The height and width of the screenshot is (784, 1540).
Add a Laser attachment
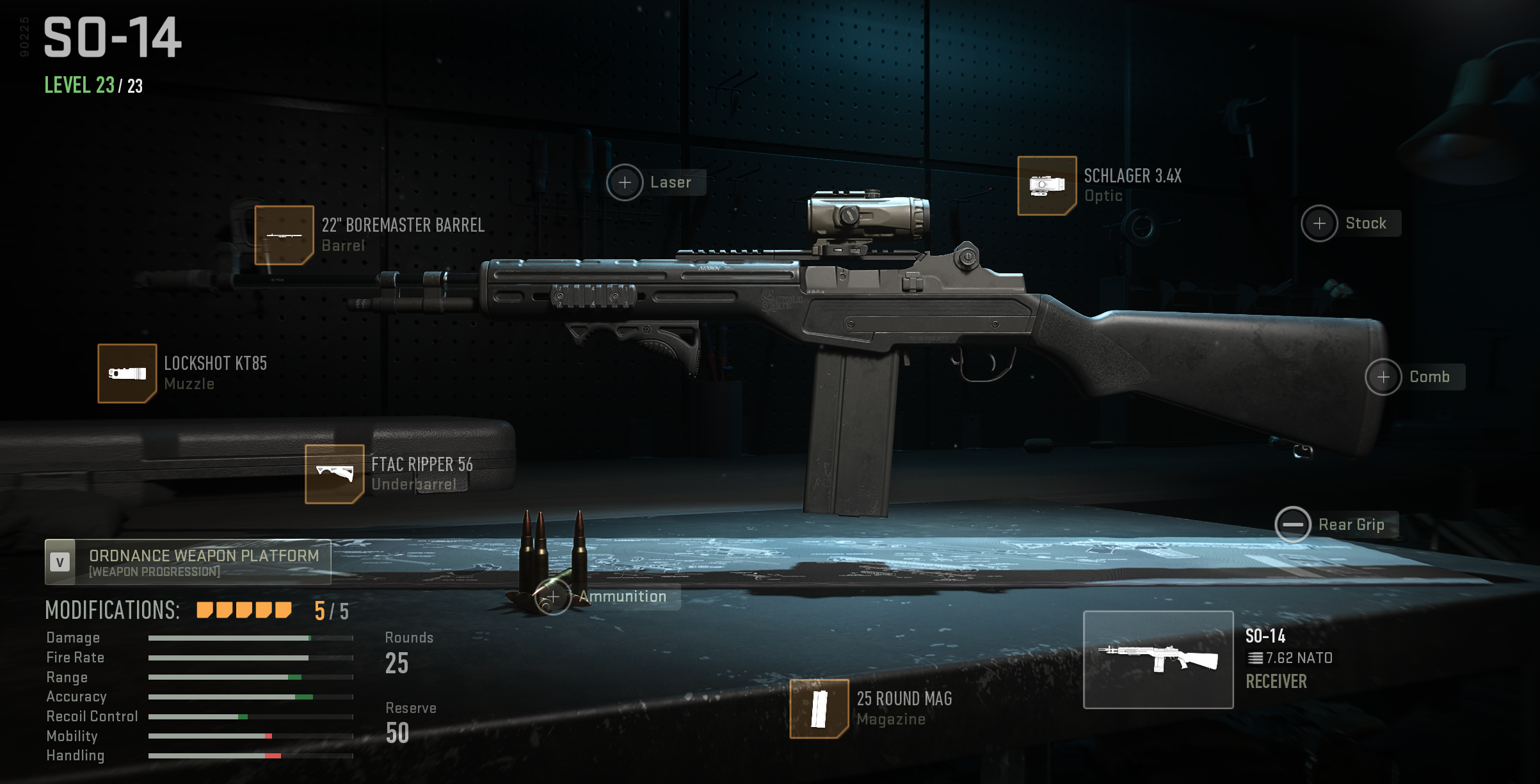pos(625,182)
